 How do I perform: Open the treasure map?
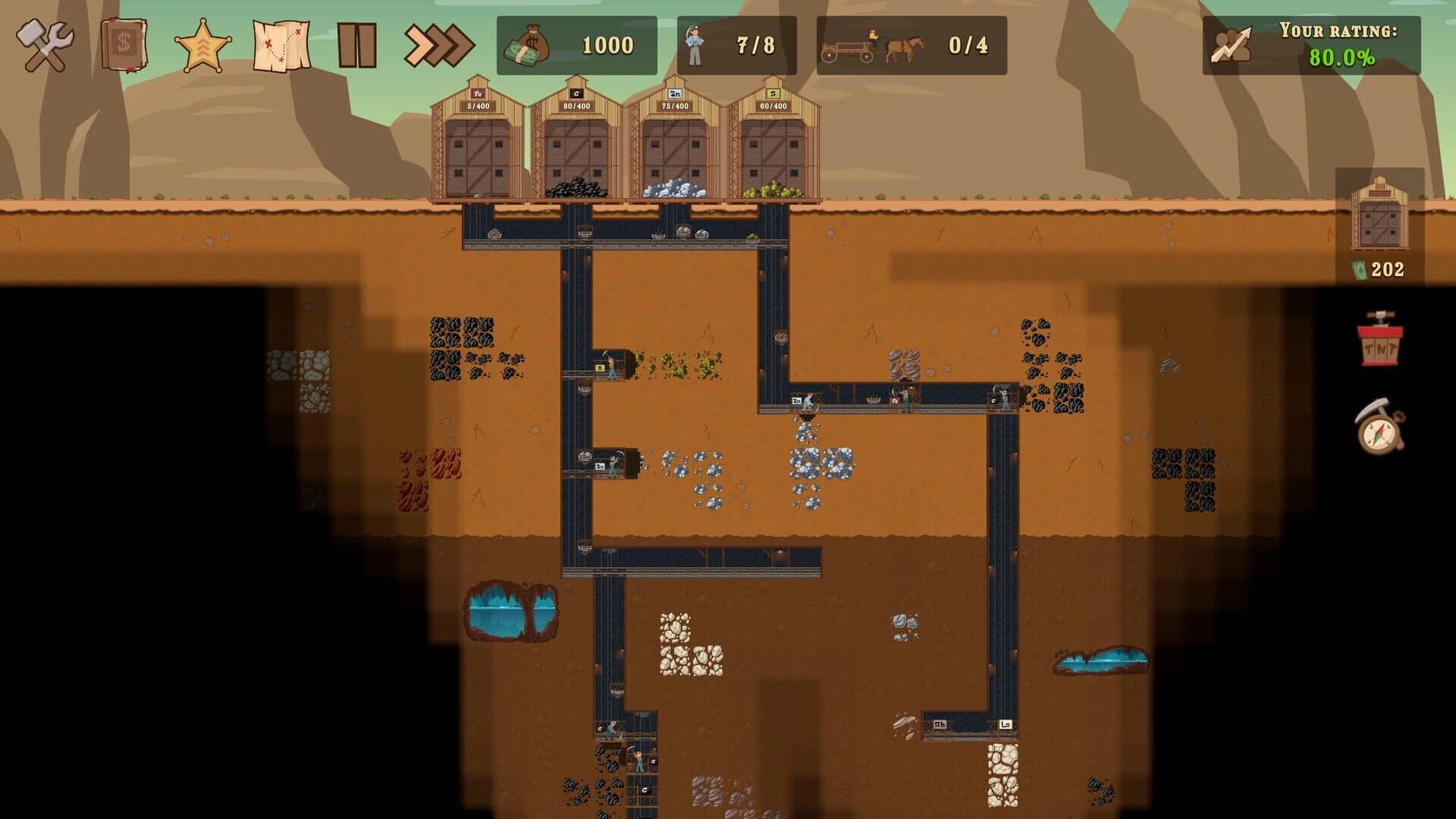(x=282, y=44)
